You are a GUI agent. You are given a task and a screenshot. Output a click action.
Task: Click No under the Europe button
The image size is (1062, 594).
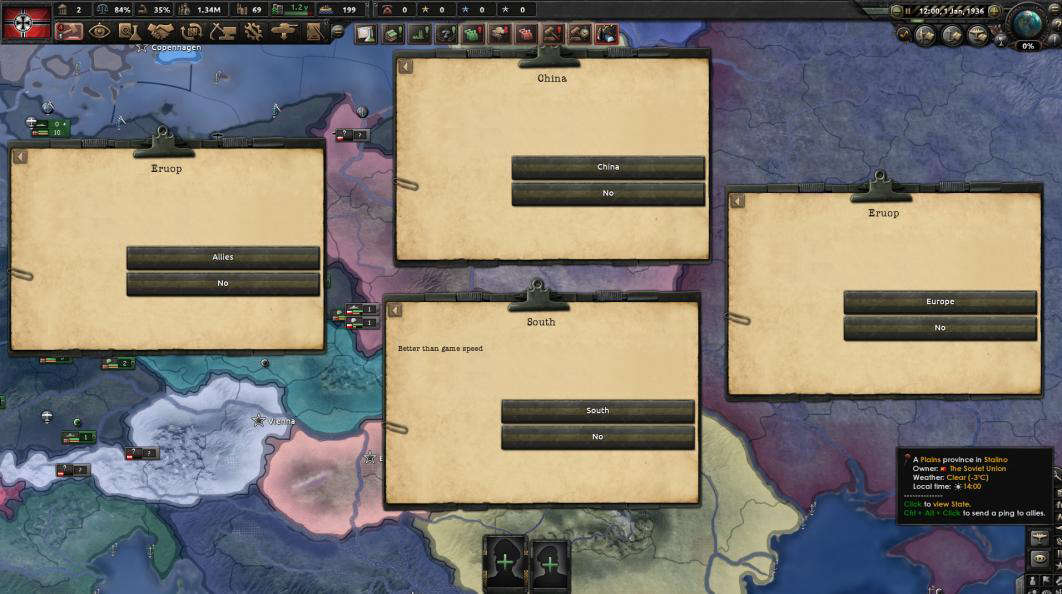coord(940,328)
